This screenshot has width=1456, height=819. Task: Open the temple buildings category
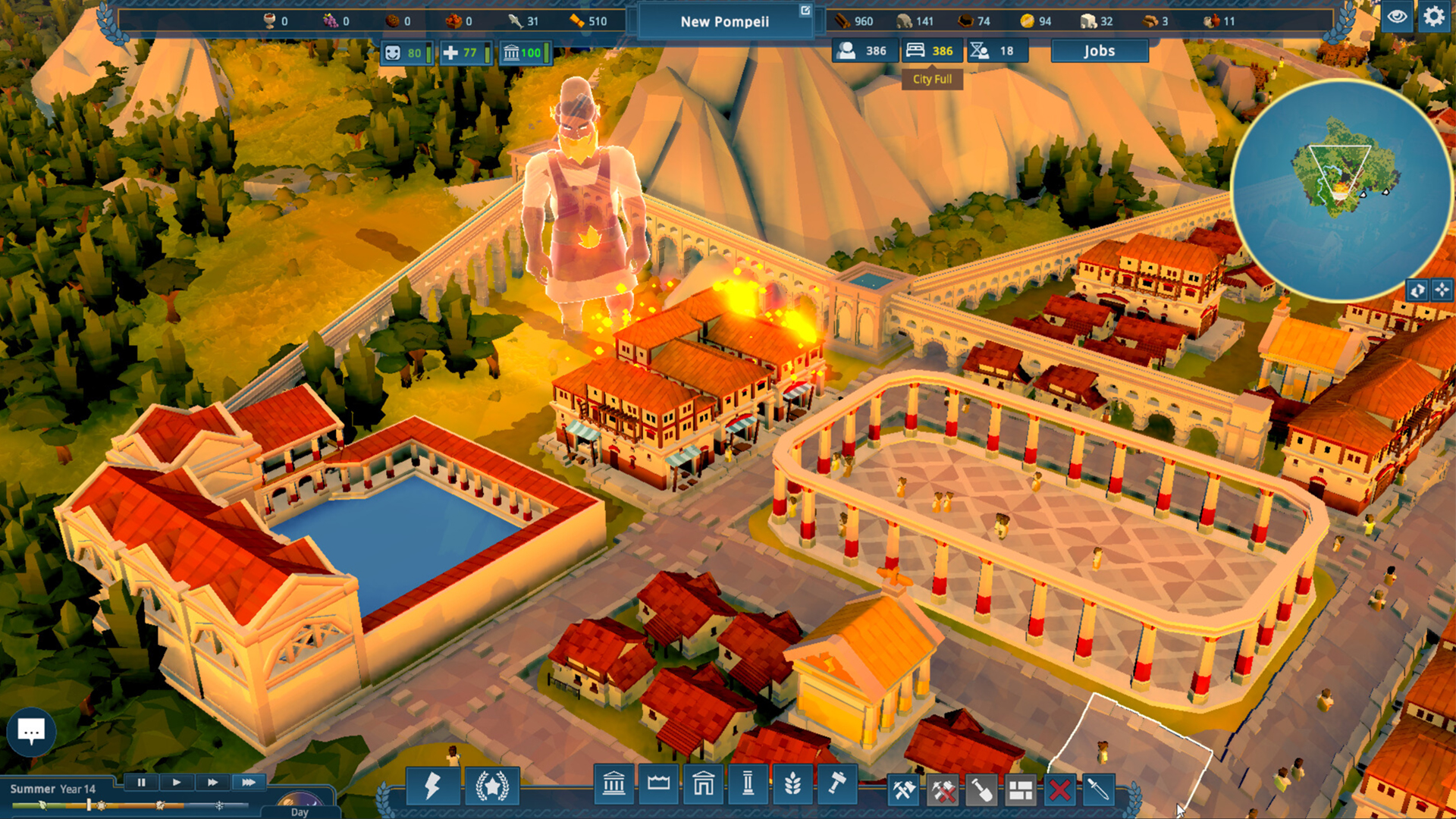tap(613, 787)
